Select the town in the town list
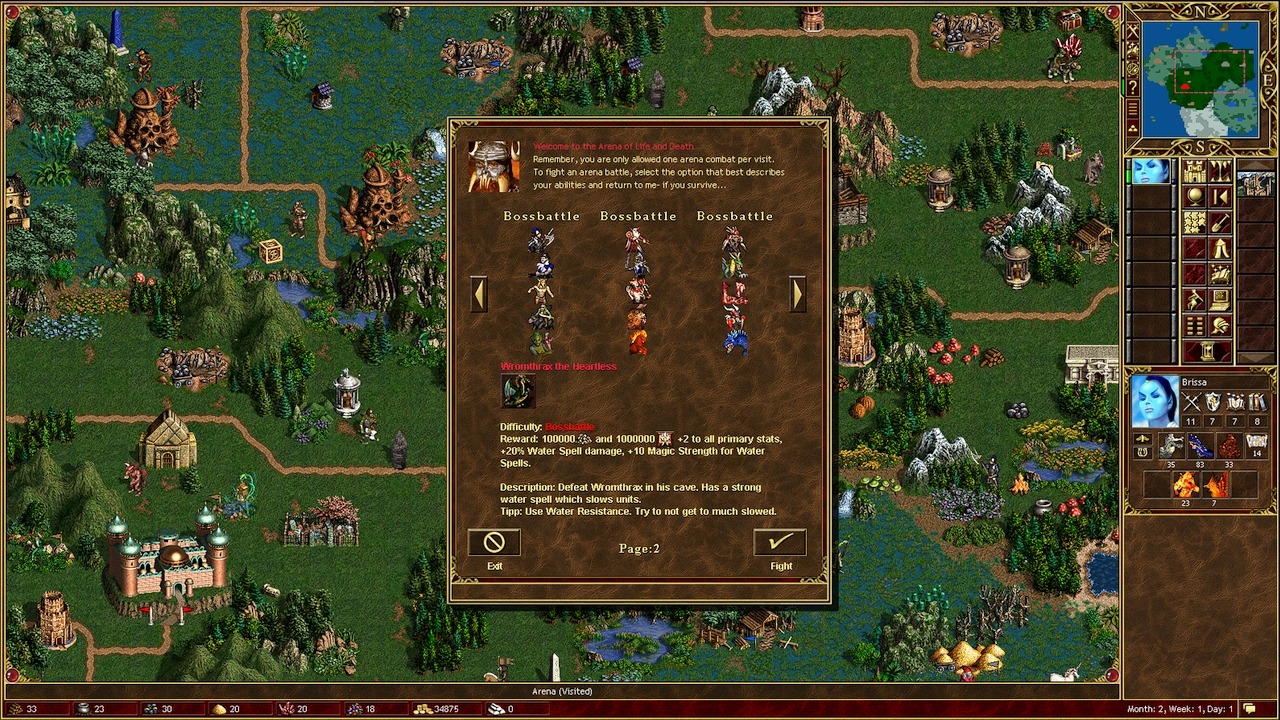The height and width of the screenshot is (720, 1280). [x=1256, y=184]
